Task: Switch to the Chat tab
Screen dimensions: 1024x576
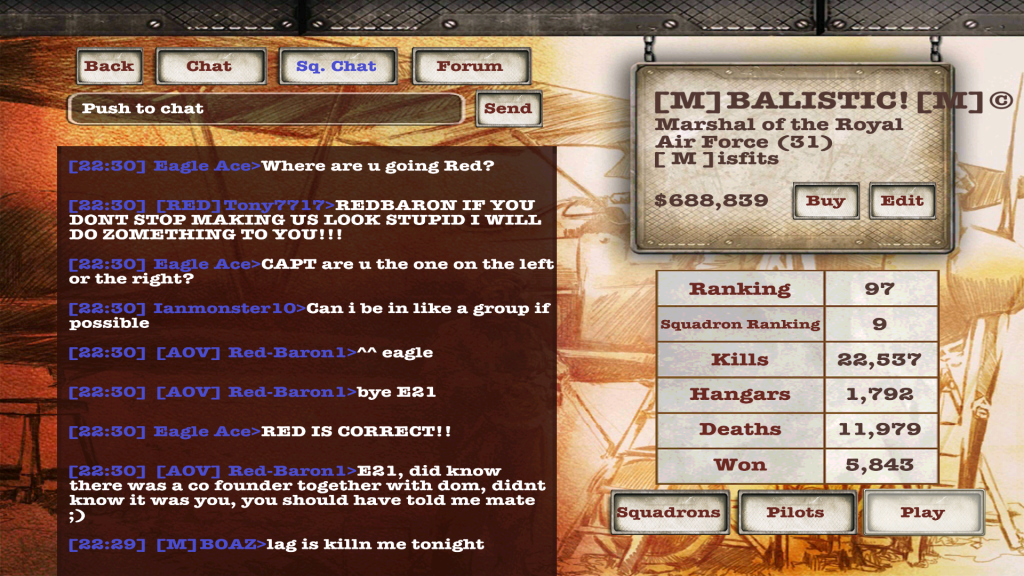Action: (x=208, y=67)
